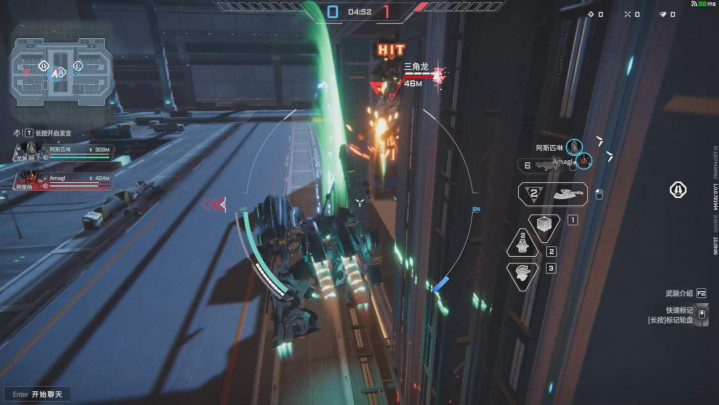Activate the cube ability in slot 1
719x405 pixels.
[x=545, y=224]
